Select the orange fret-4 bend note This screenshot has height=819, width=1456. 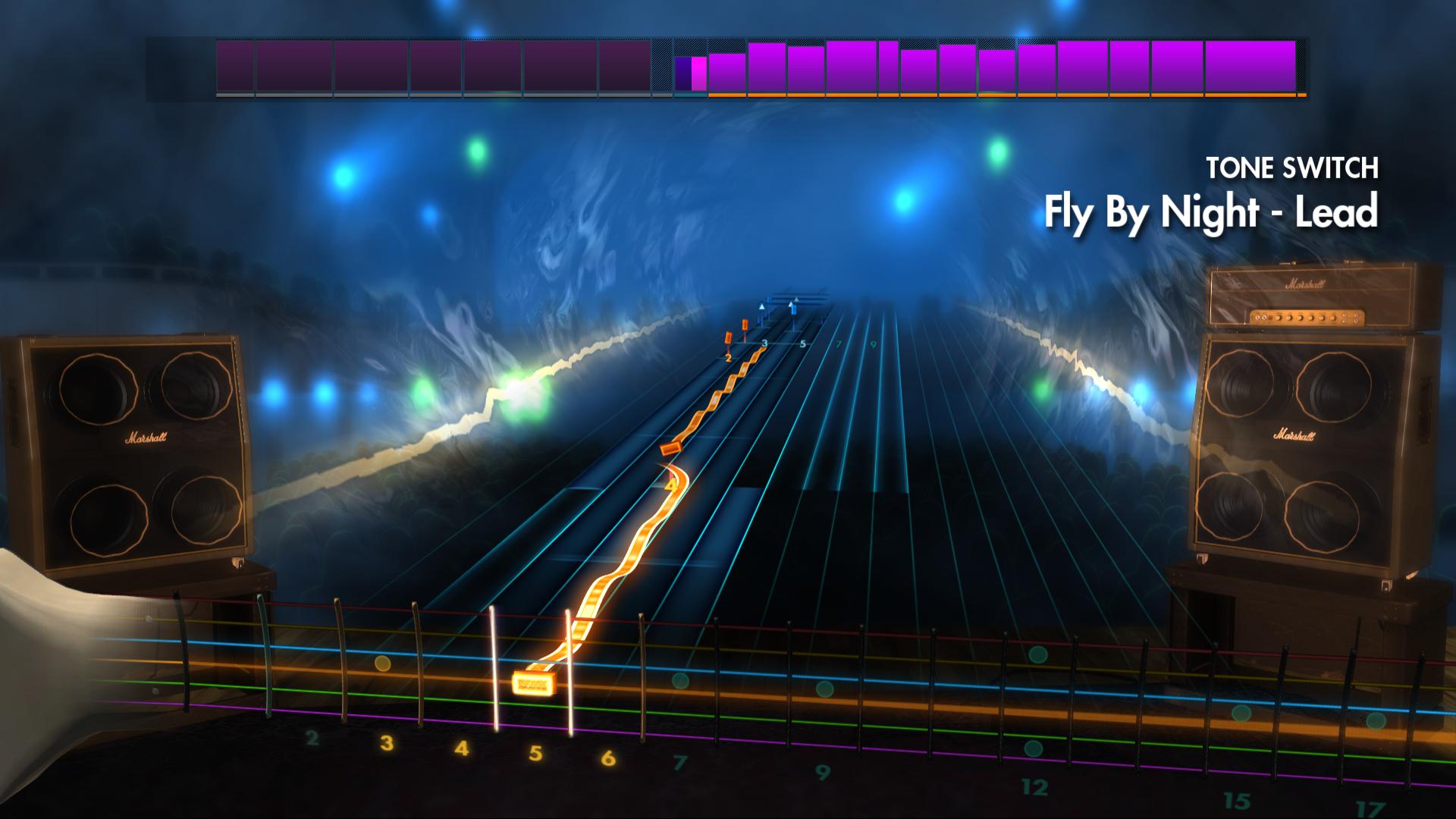point(671,485)
